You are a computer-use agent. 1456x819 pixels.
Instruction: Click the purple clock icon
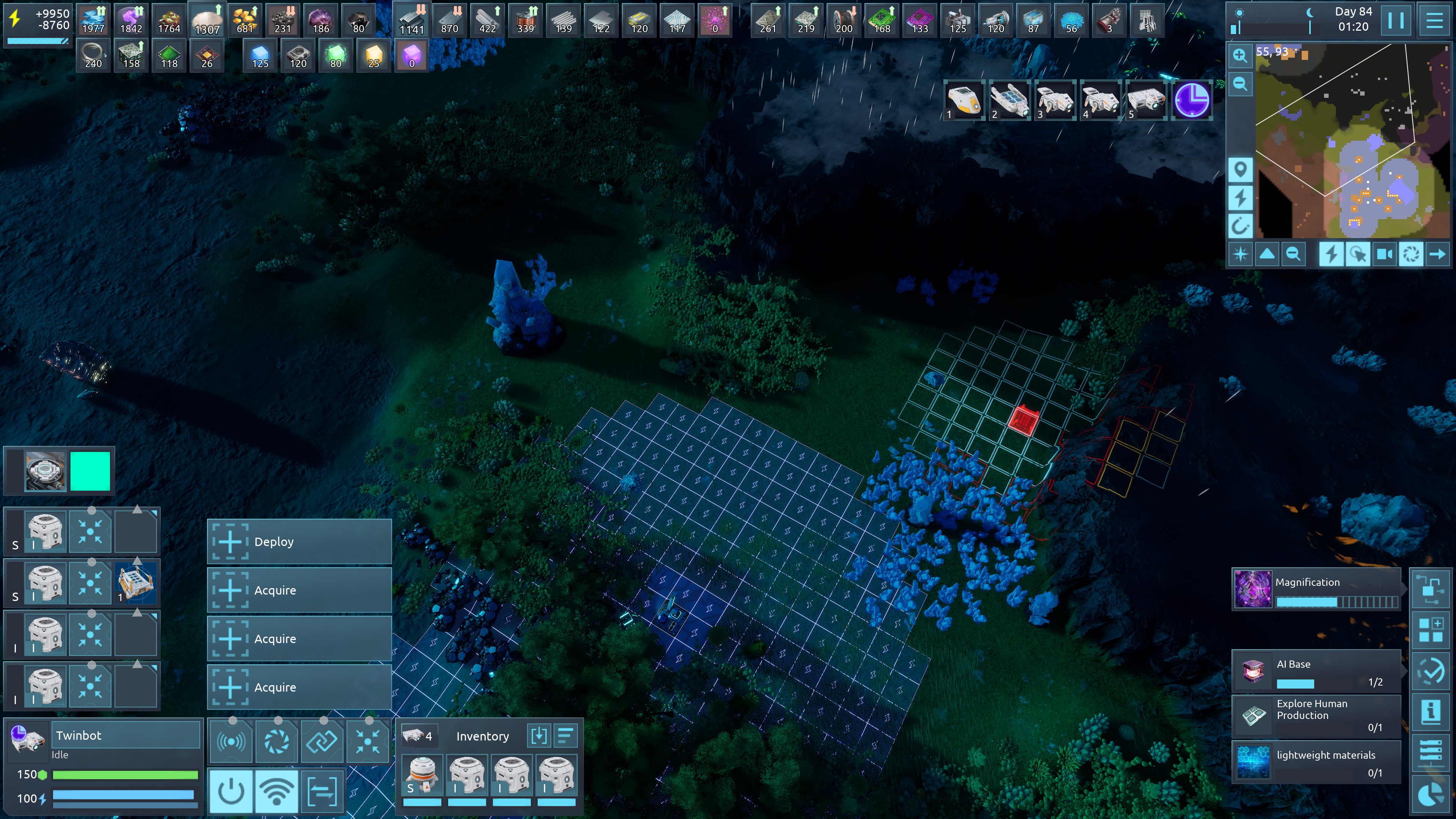pyautogui.click(x=1191, y=100)
